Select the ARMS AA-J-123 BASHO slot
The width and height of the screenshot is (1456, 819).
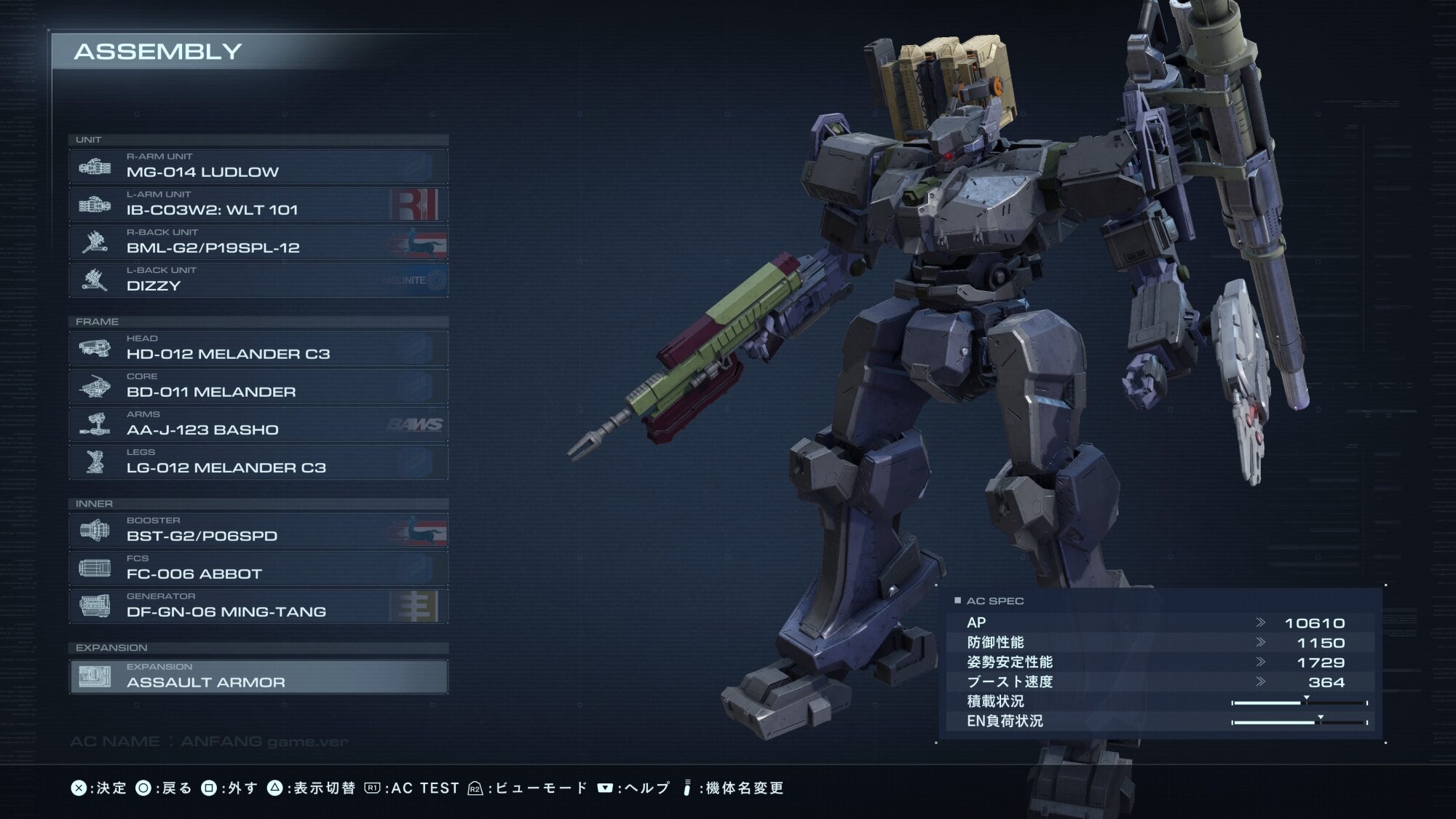tap(258, 424)
